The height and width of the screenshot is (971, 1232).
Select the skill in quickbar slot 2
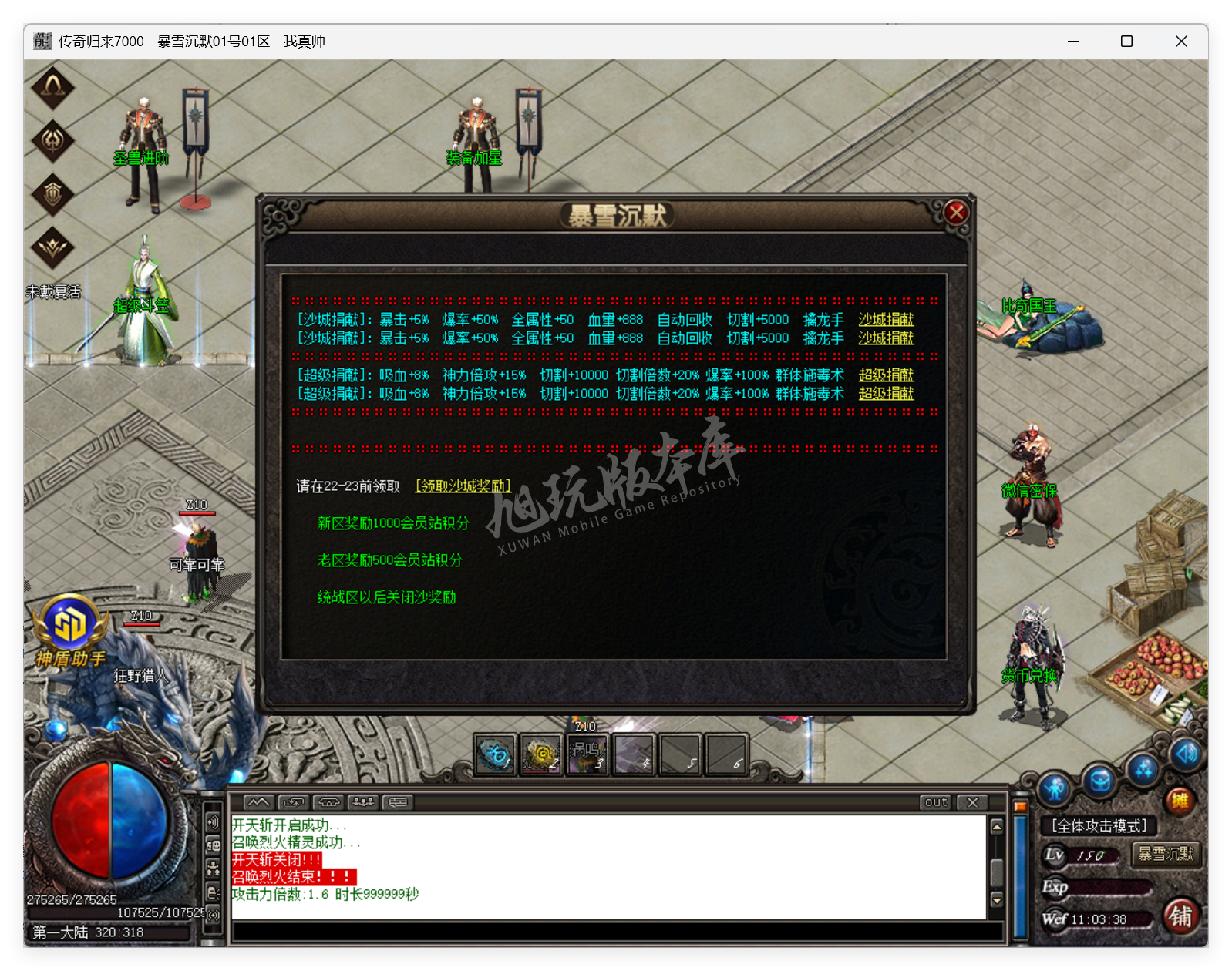click(x=541, y=754)
